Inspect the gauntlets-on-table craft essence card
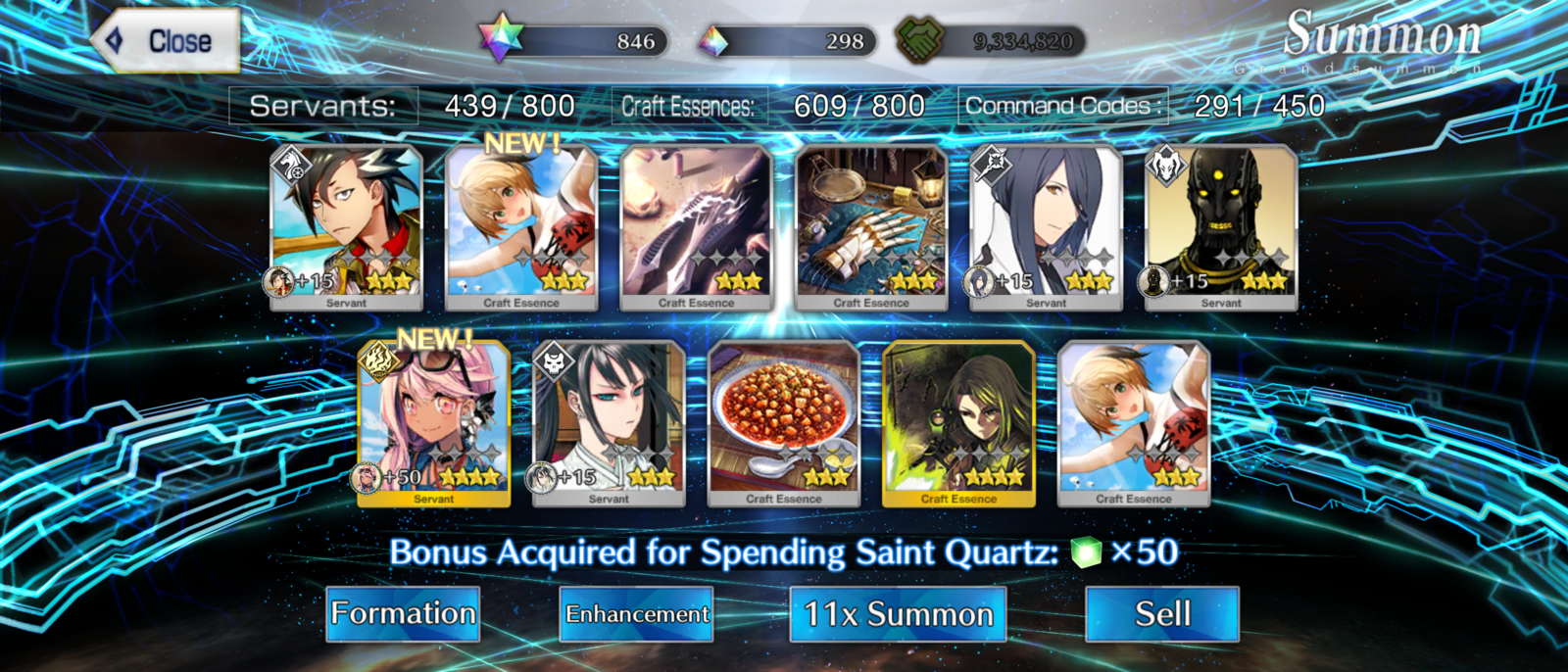Screen dimensions: 1568x672 [871, 227]
